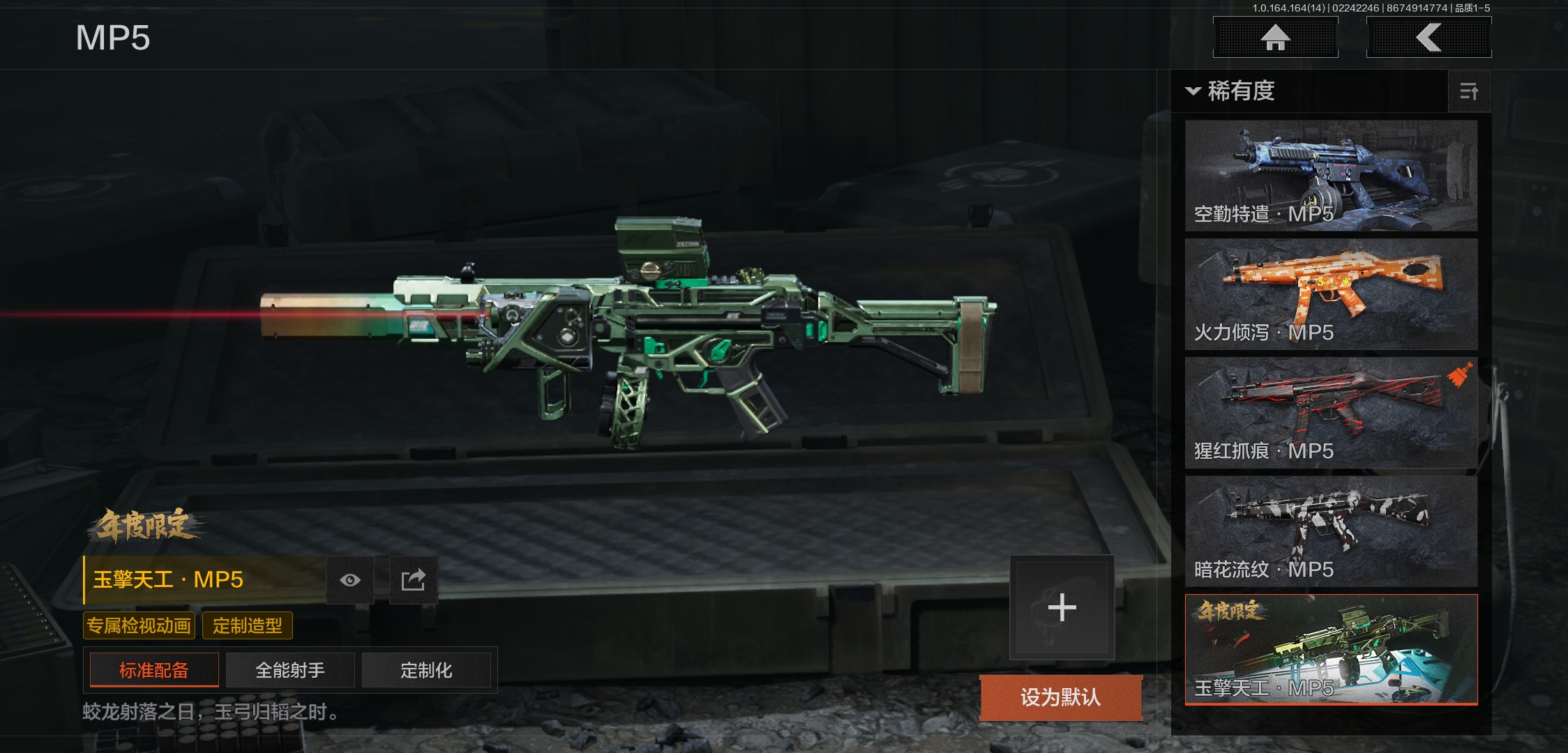The height and width of the screenshot is (753, 1568).
Task: Open the 稀有度 sort dropdown
Action: [1232, 91]
